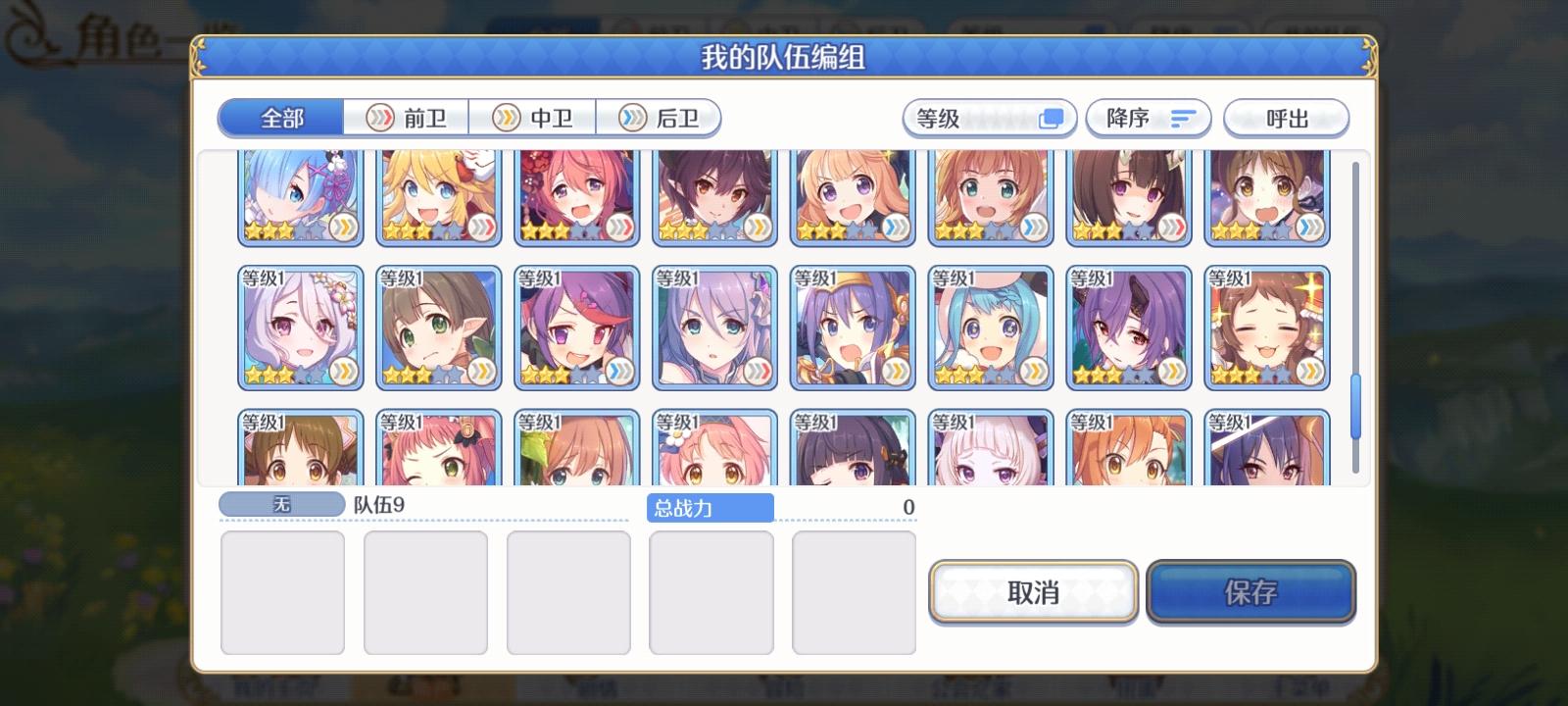Select the first empty team slot

[283, 592]
